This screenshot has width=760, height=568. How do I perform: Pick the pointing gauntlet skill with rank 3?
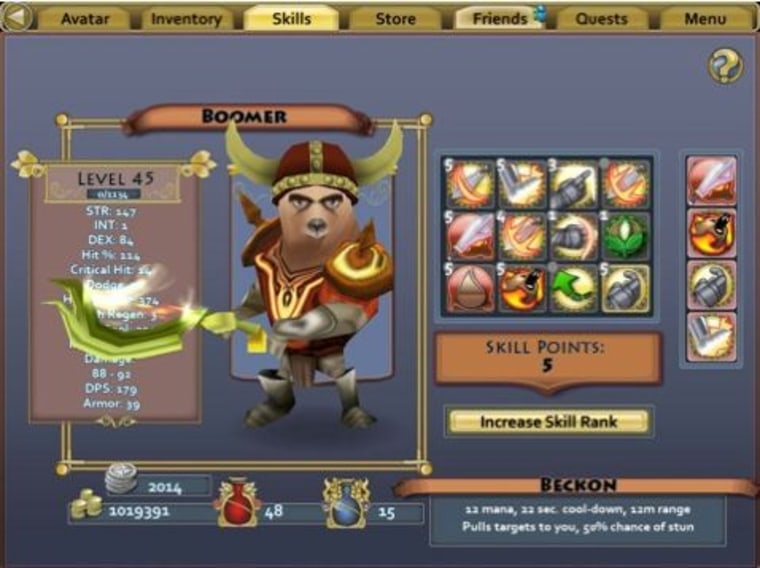coord(576,183)
